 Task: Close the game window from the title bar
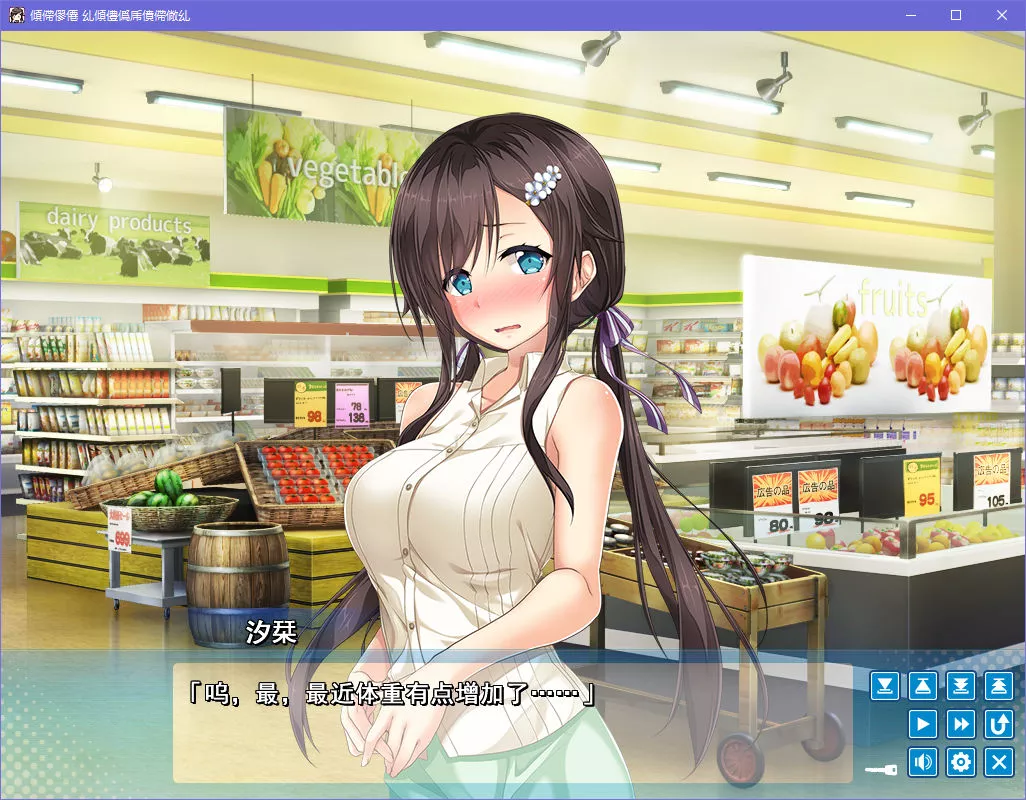[1002, 15]
